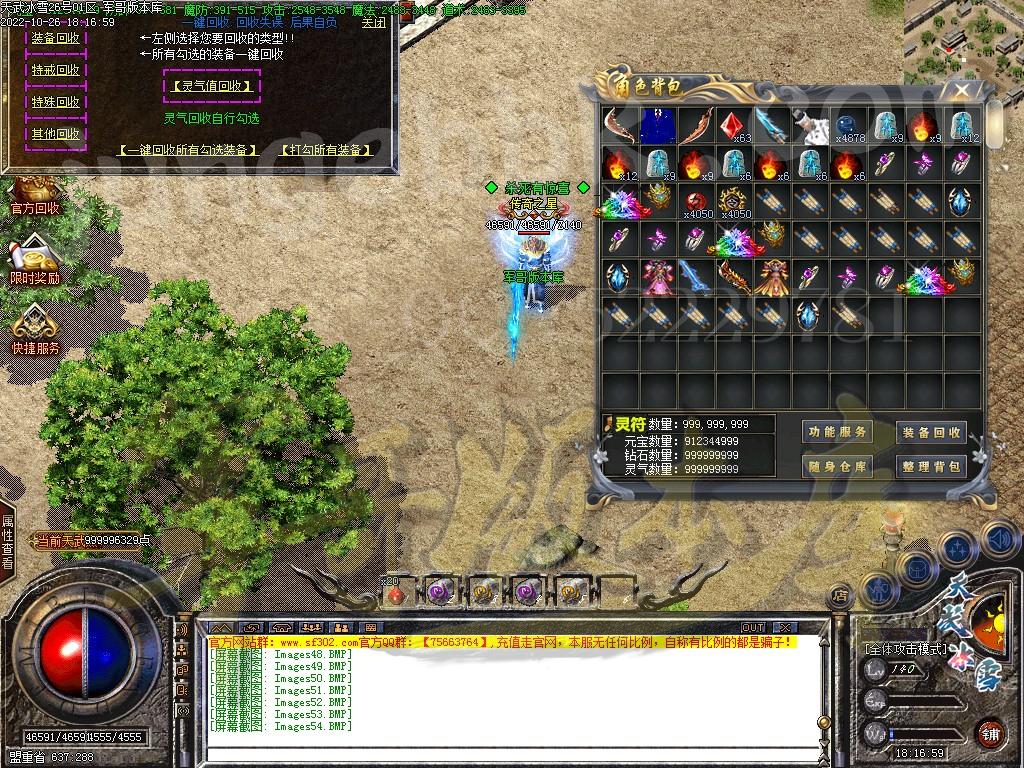Open the 快捷服务 quick service icon
This screenshot has width=1024, height=768.
pyautogui.click(x=35, y=332)
